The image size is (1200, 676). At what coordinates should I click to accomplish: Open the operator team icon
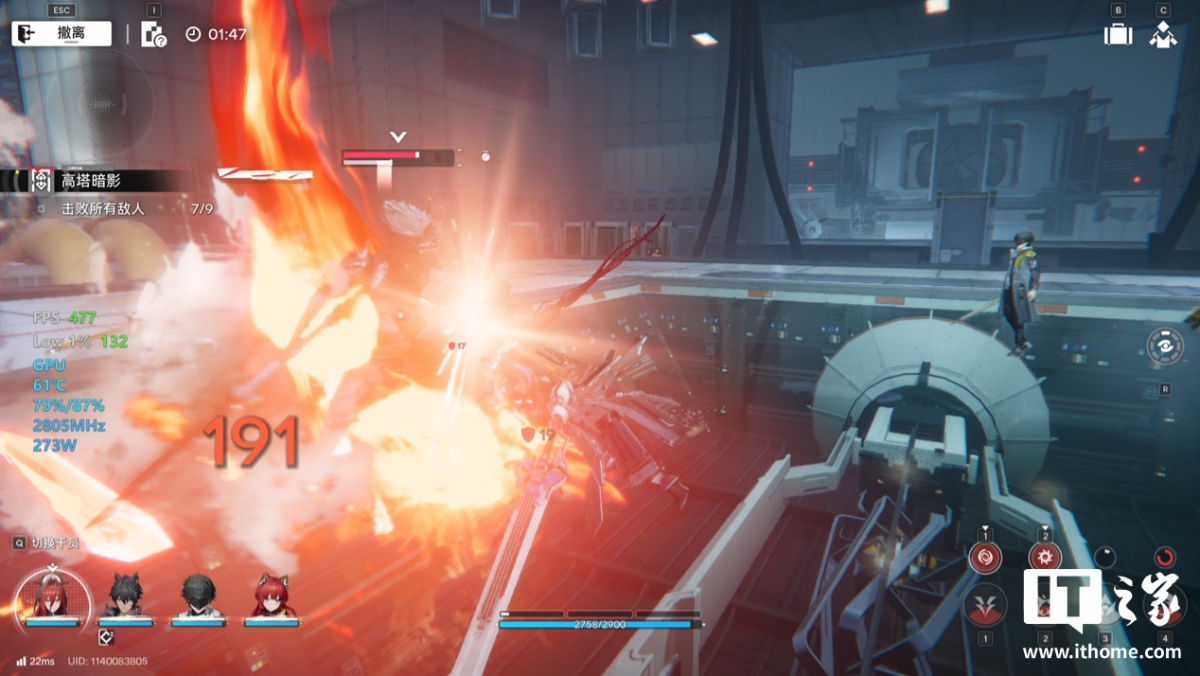click(1162, 34)
